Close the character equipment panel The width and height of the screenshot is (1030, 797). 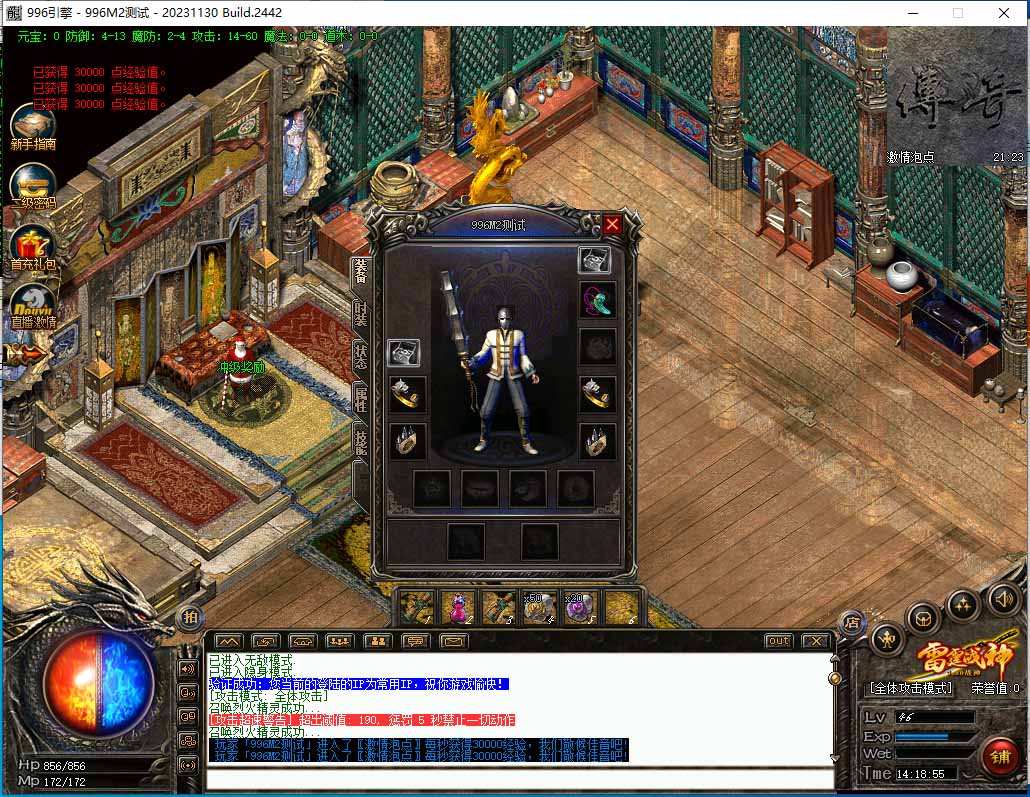point(612,225)
